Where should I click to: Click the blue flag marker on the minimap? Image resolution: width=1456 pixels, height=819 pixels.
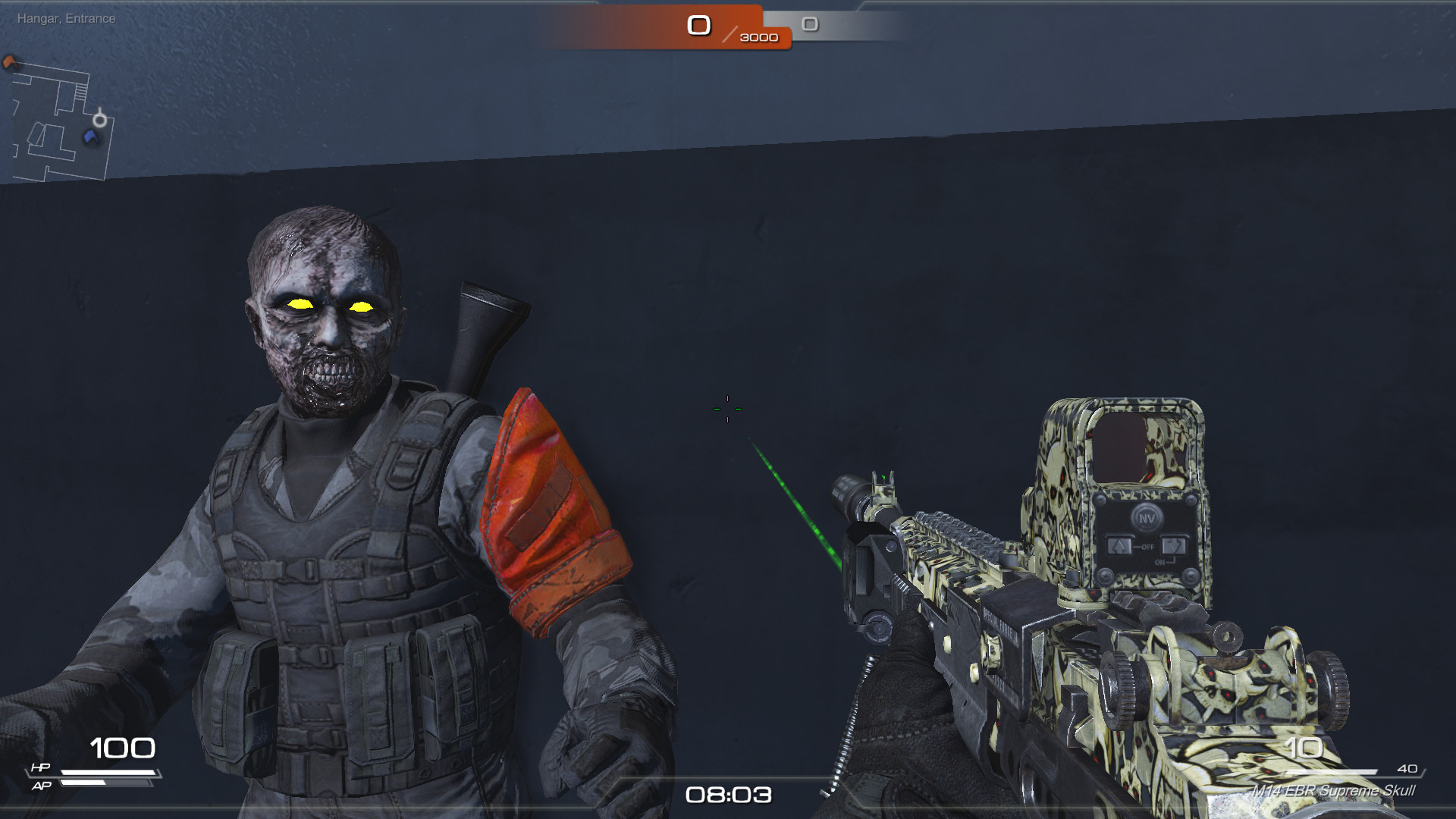coord(89,136)
